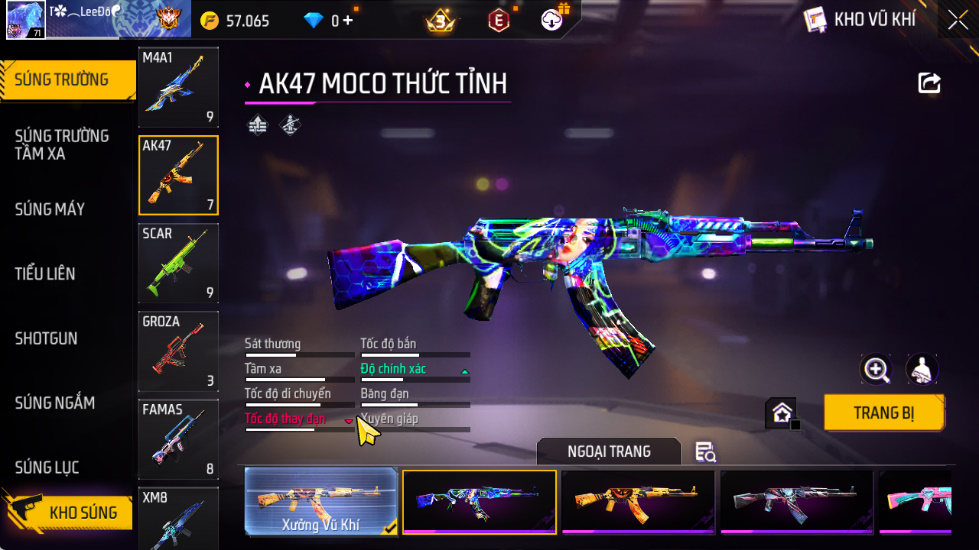
Task: Pick the M4A1 weapon tile
Action: click(178, 87)
